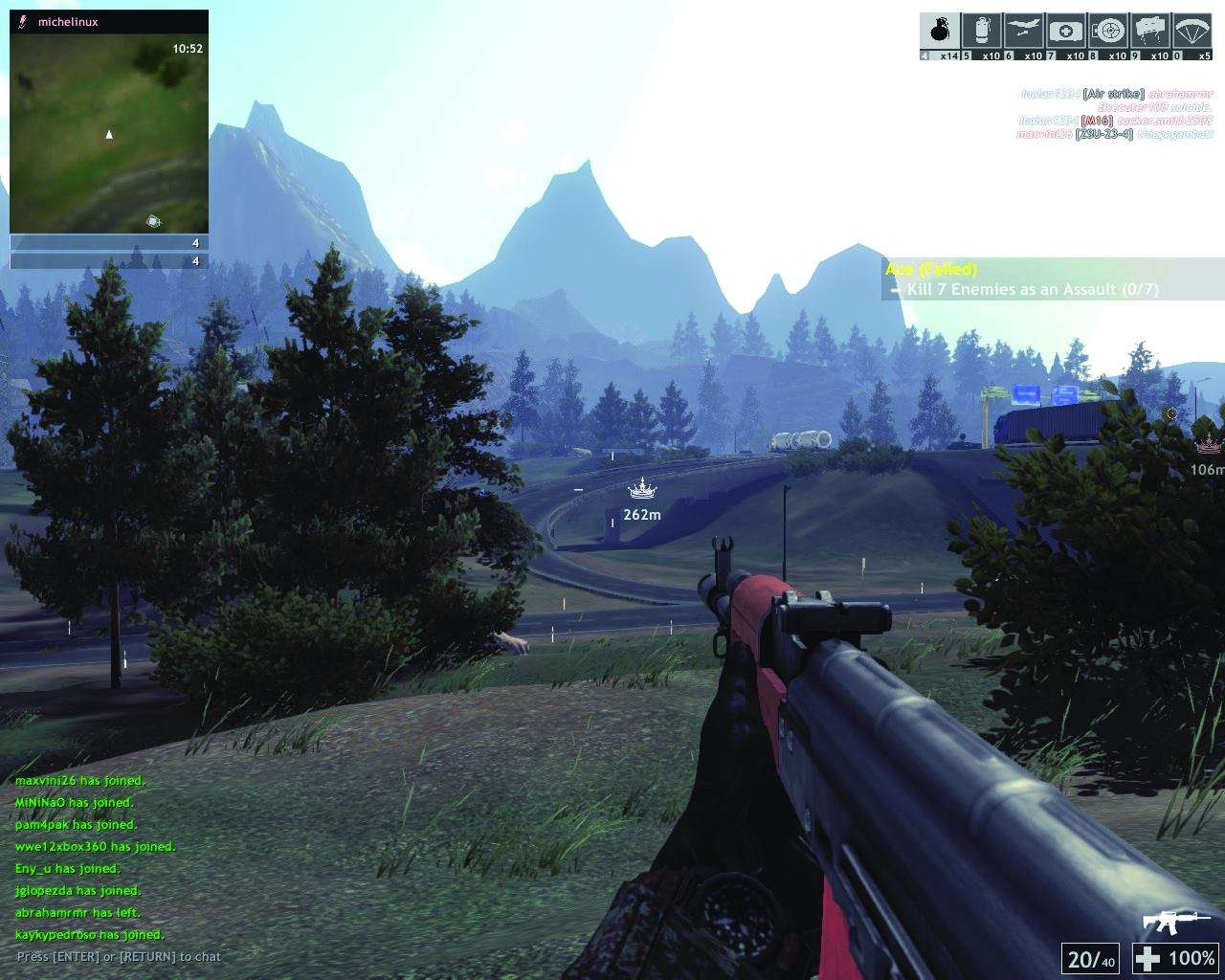Click the chat prompt line
Screen dimensions: 1225x980
[x=119, y=956]
